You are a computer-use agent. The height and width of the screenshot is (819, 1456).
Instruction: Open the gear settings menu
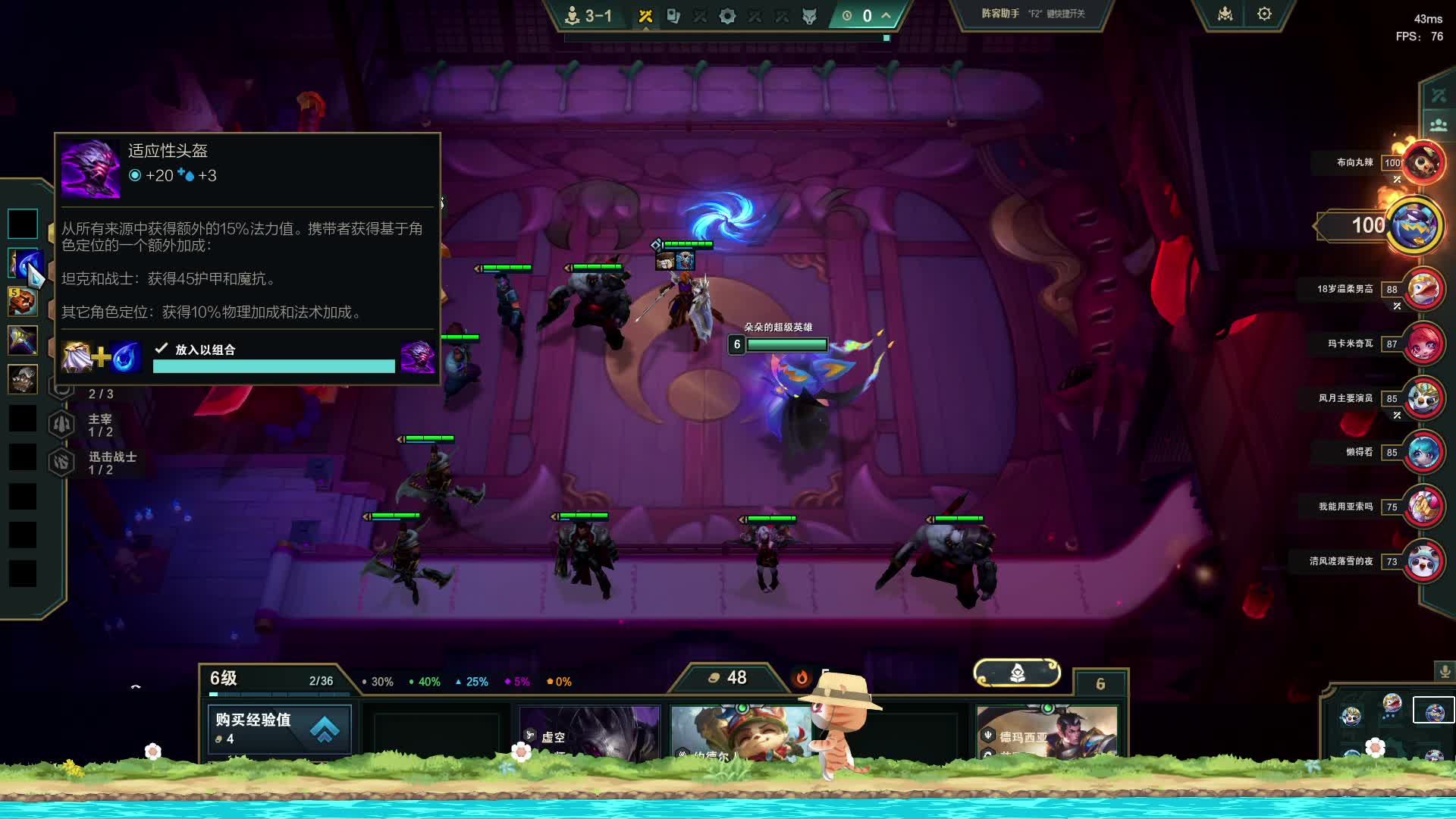tap(1264, 14)
